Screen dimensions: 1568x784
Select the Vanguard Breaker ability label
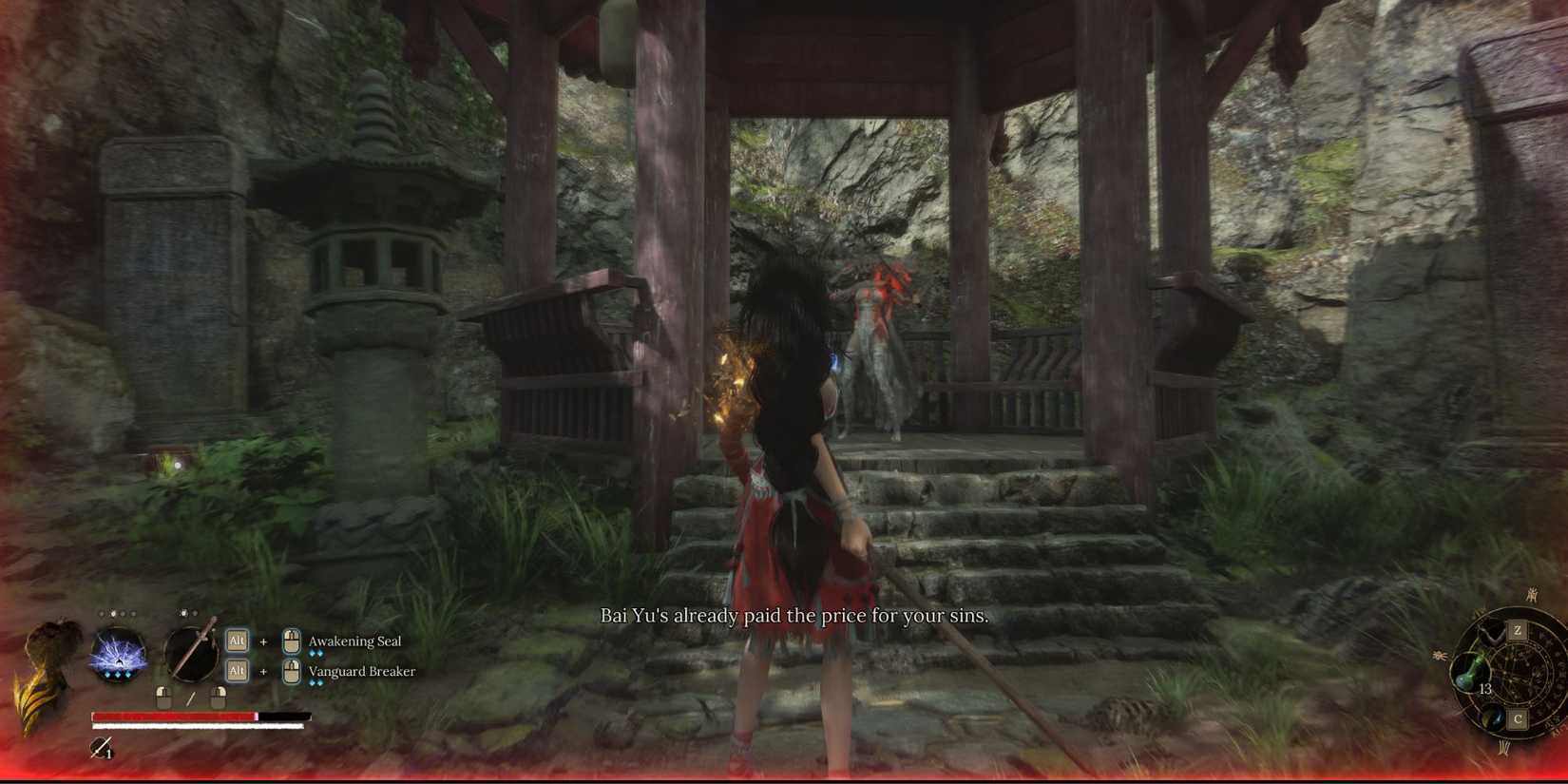coord(362,671)
